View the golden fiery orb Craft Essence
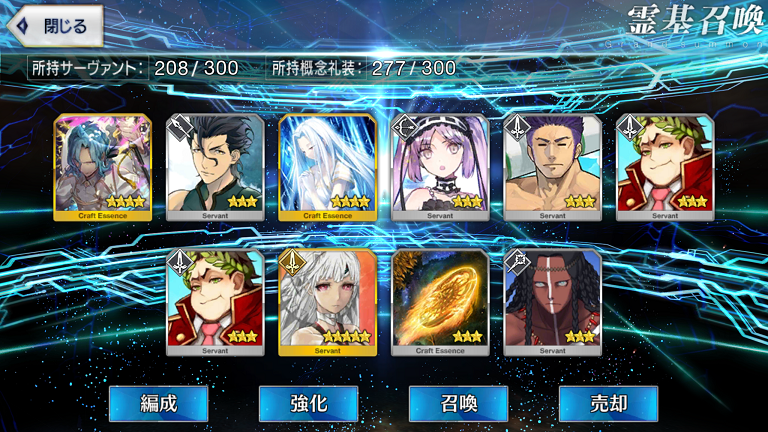Image resolution: width=768 pixels, height=432 pixels. pyautogui.click(x=441, y=302)
